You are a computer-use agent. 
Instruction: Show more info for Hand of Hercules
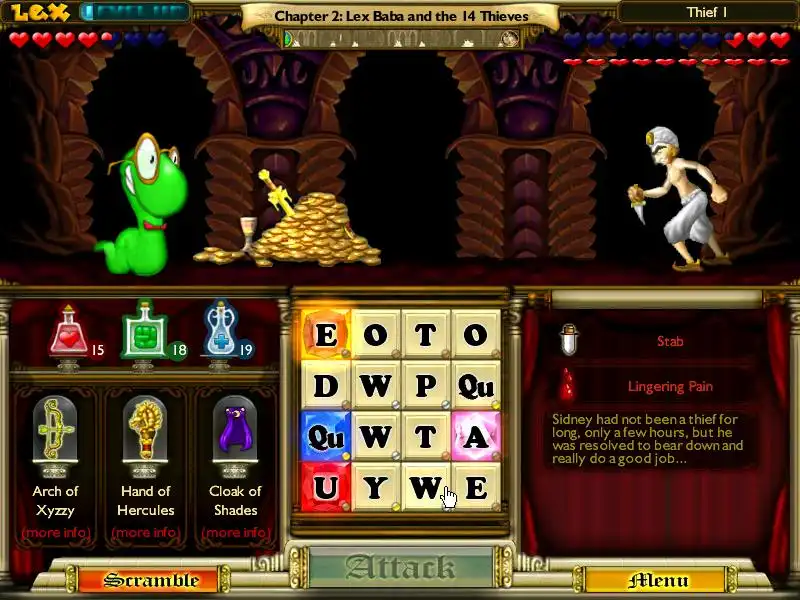(x=145, y=532)
